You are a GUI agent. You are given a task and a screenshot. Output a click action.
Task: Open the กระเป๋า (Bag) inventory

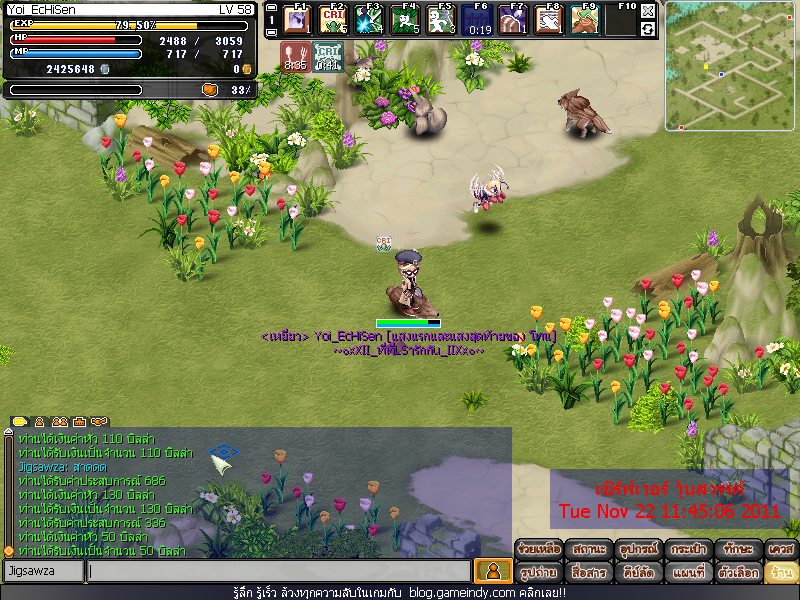[688, 549]
